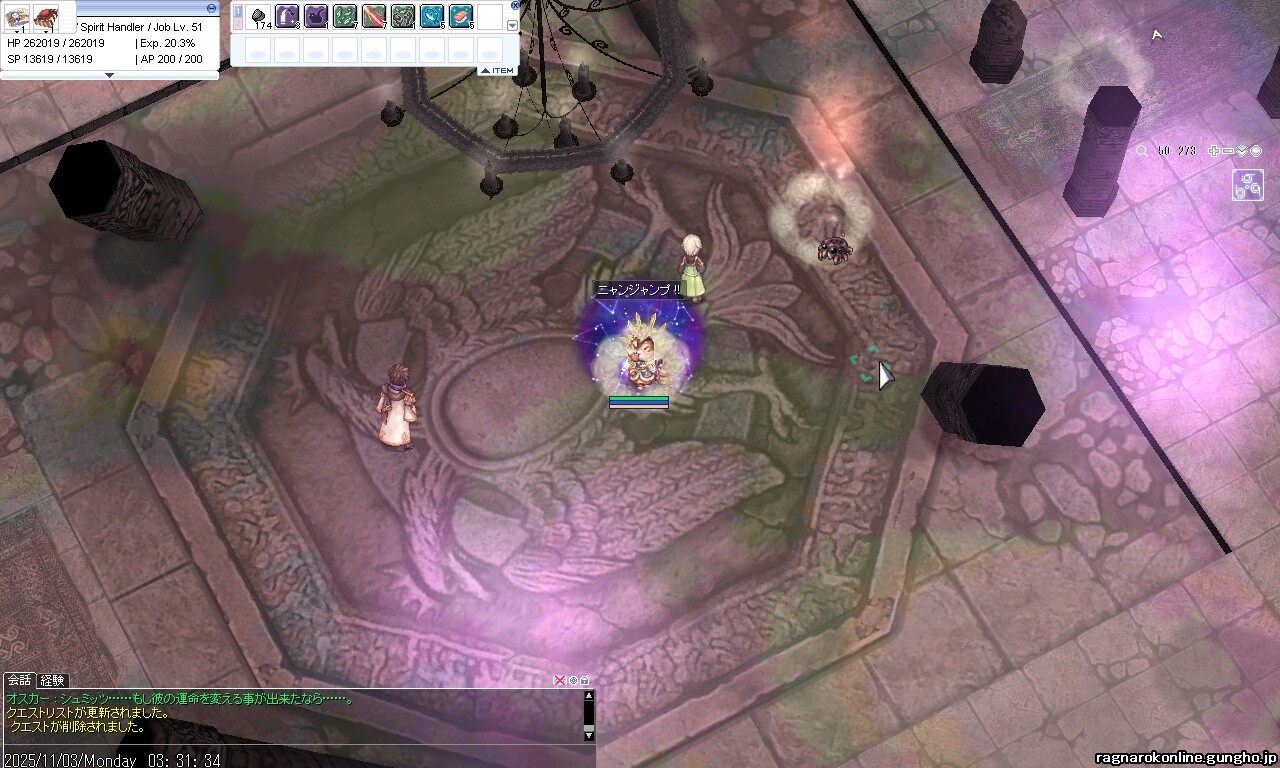Image resolution: width=1280 pixels, height=768 pixels.
Task: Use the blue fish hotbar item
Action: click(x=432, y=16)
